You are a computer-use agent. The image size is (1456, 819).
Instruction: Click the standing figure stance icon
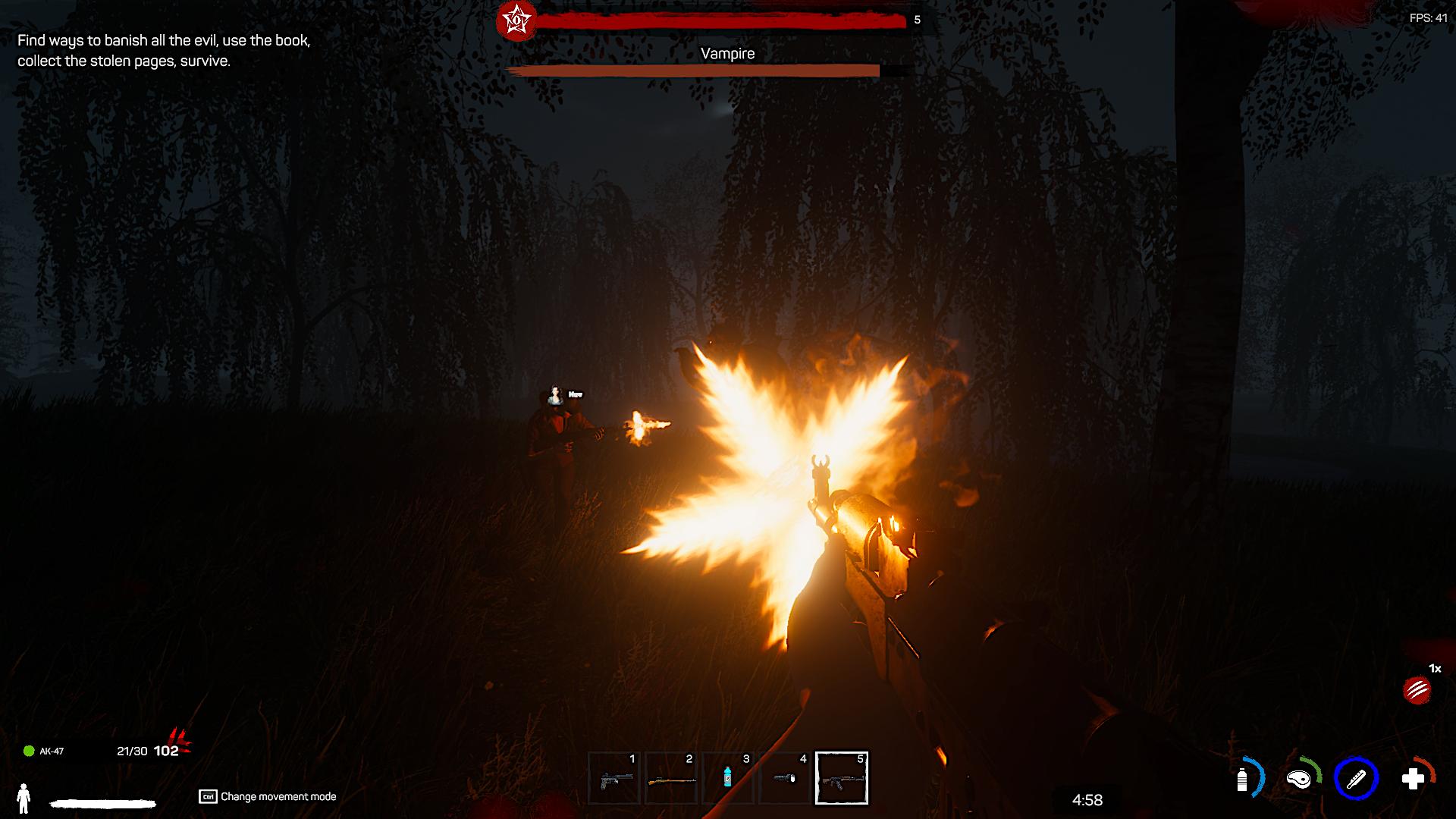pyautogui.click(x=24, y=797)
